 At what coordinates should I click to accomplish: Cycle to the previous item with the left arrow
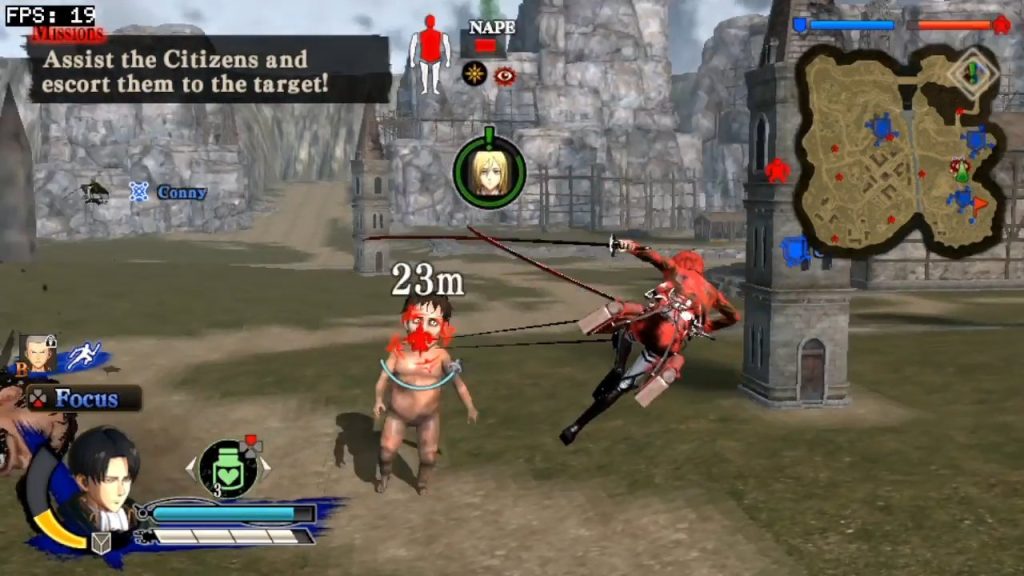191,465
